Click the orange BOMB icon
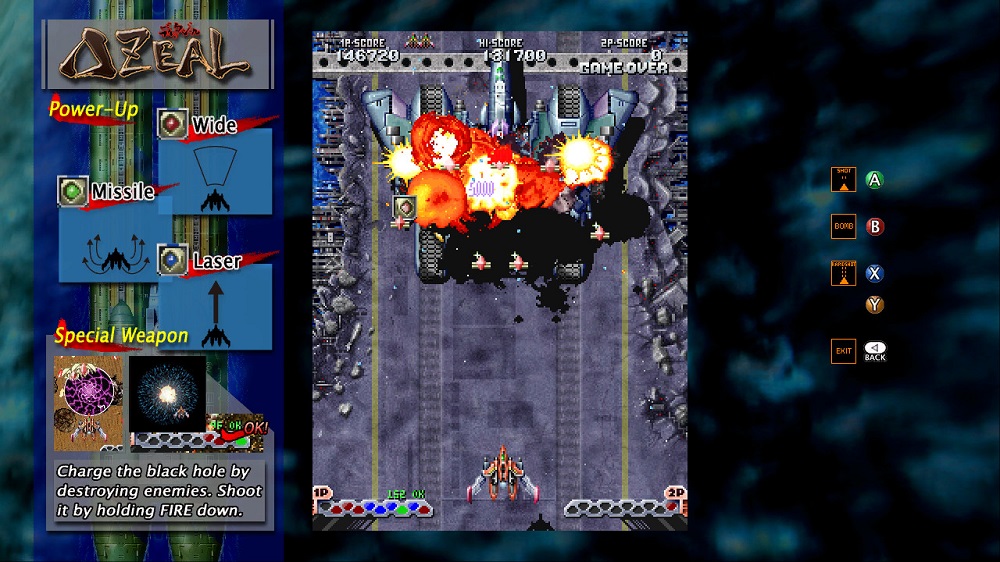This screenshot has width=1000, height=562. (x=843, y=226)
